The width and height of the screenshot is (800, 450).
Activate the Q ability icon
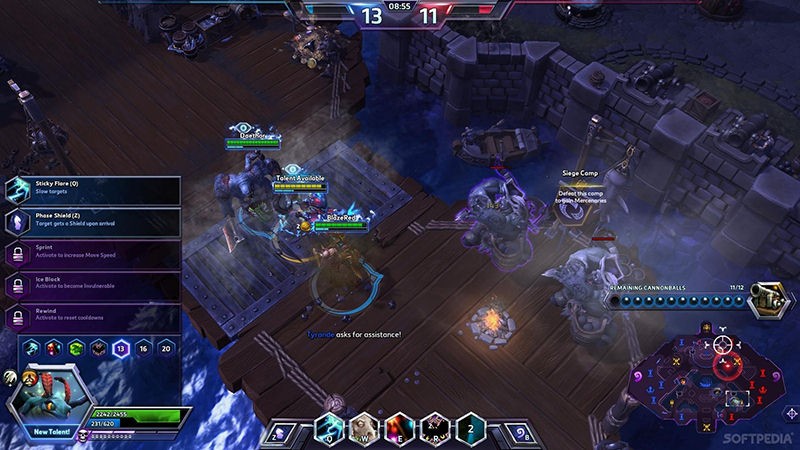click(x=331, y=428)
